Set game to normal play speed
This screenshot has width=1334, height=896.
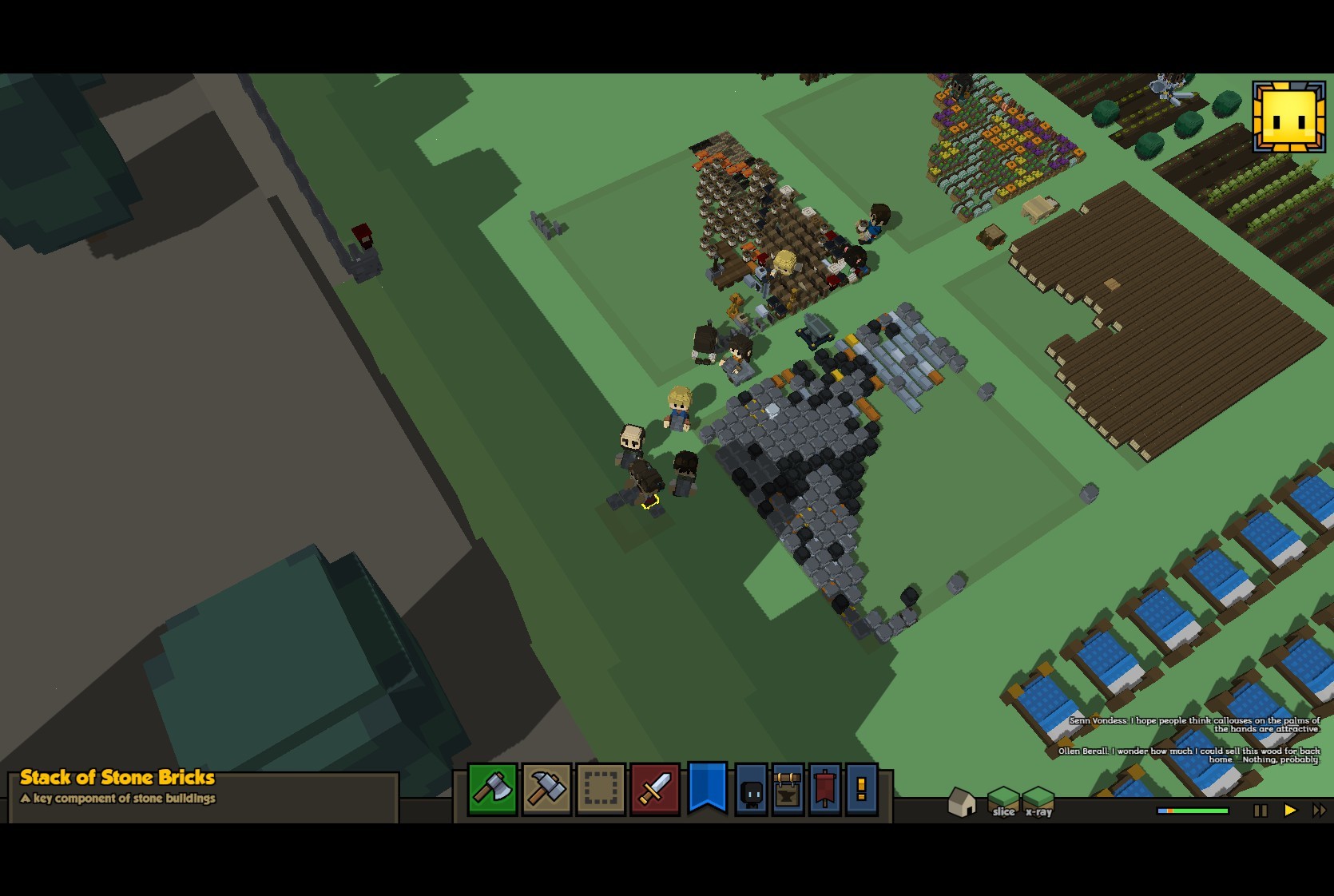[x=1290, y=811]
